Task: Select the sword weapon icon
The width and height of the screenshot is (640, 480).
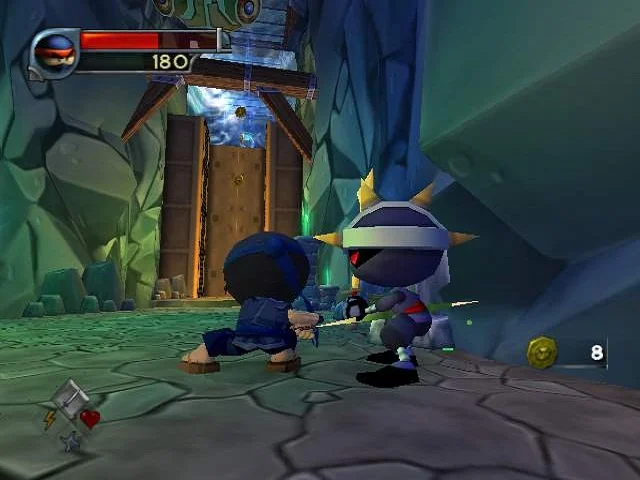Action: (69, 398)
